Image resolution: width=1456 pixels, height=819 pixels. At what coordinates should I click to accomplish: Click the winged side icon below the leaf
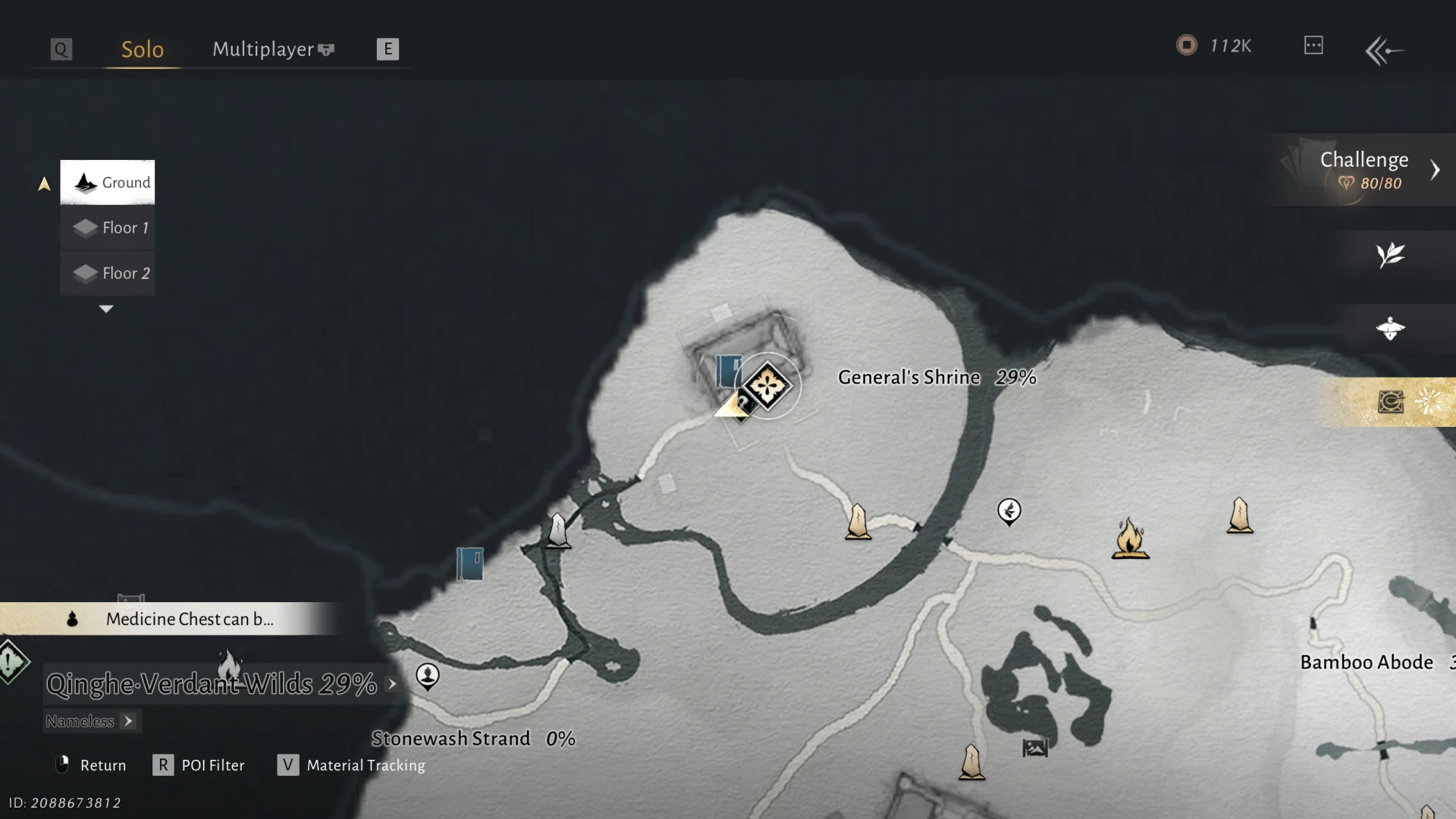(1391, 328)
